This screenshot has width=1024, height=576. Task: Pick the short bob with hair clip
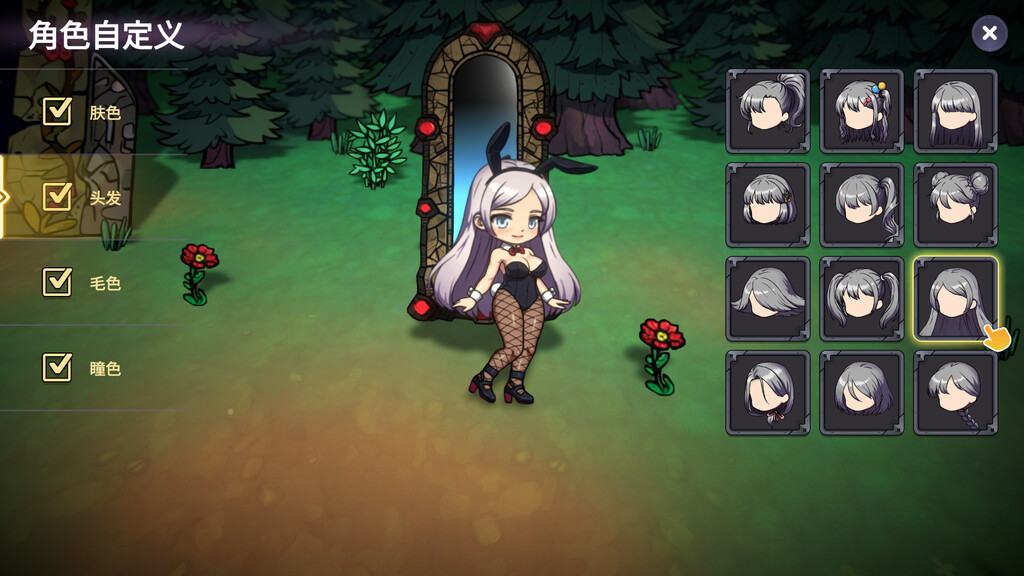click(768, 205)
